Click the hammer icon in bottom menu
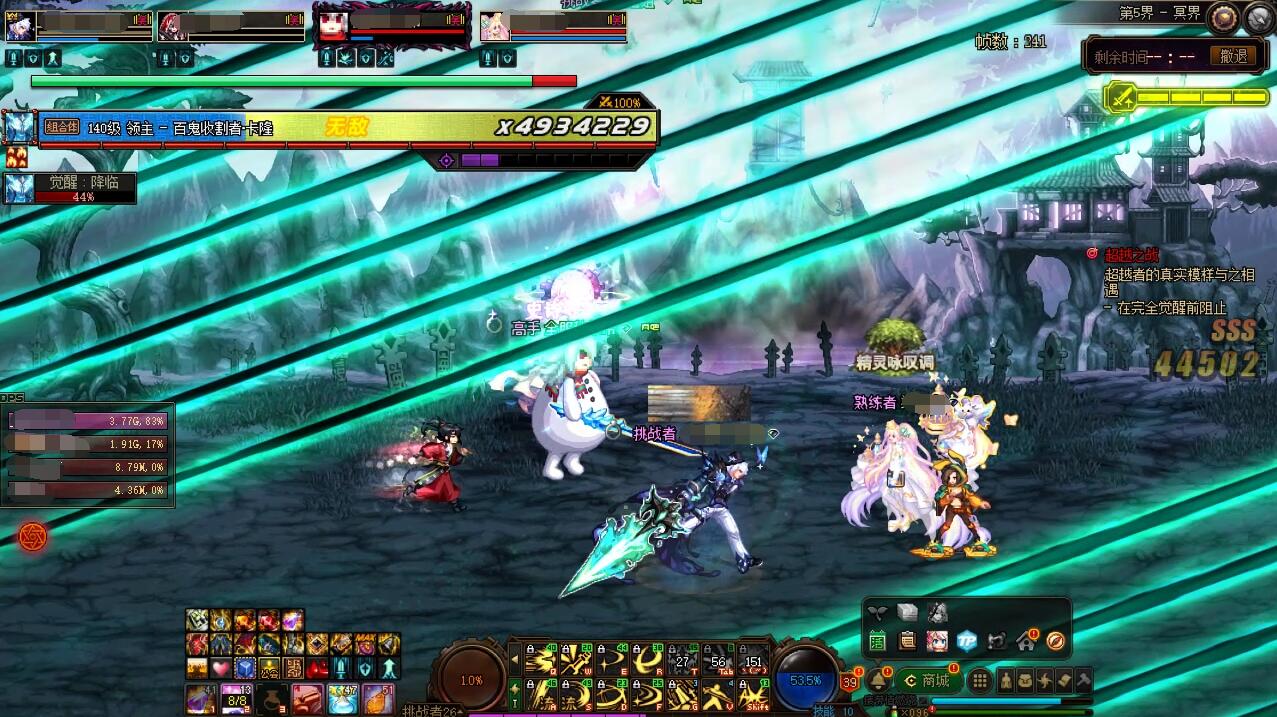This screenshot has width=1277, height=717. (1083, 681)
